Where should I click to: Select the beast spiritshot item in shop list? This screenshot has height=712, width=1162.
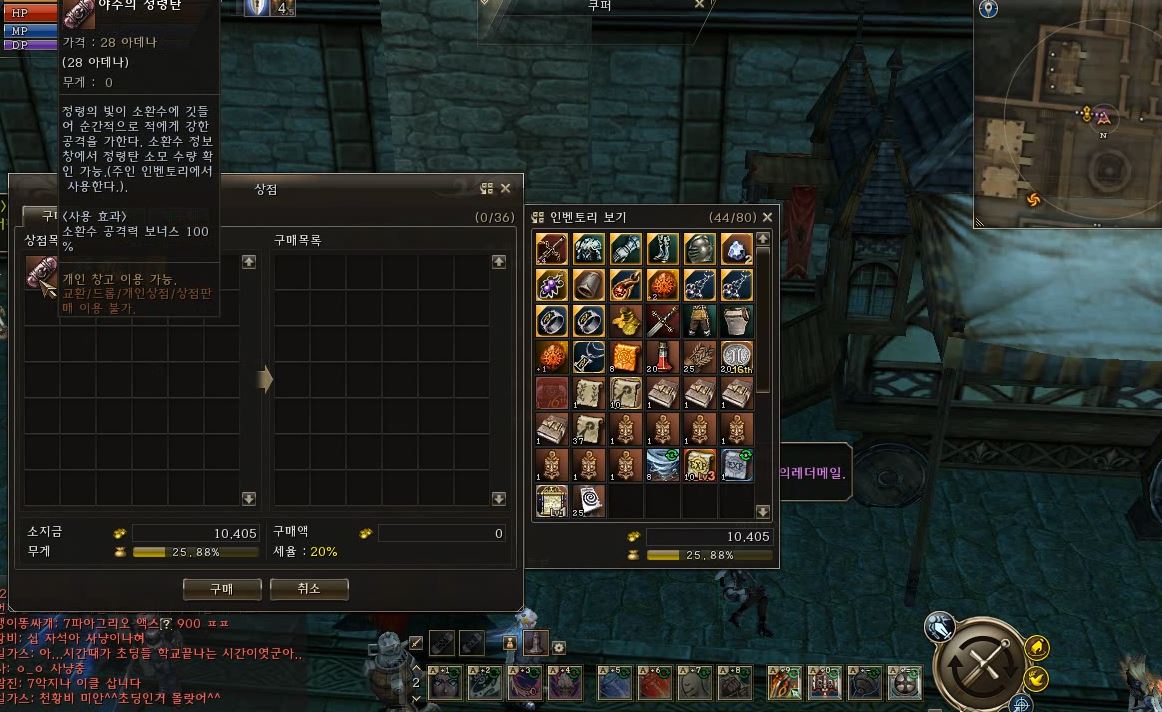(41, 273)
